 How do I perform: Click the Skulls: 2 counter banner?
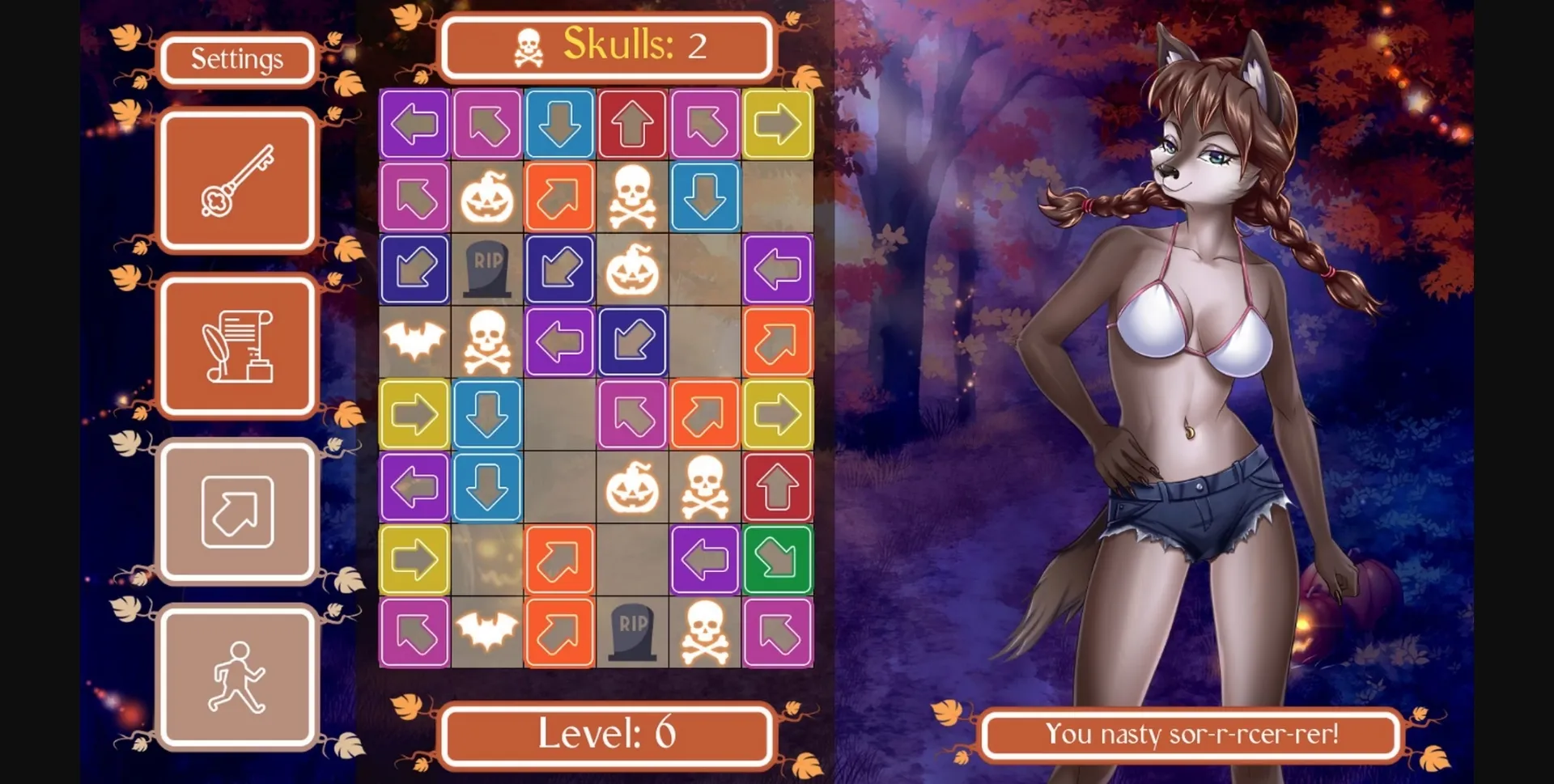pos(605,46)
